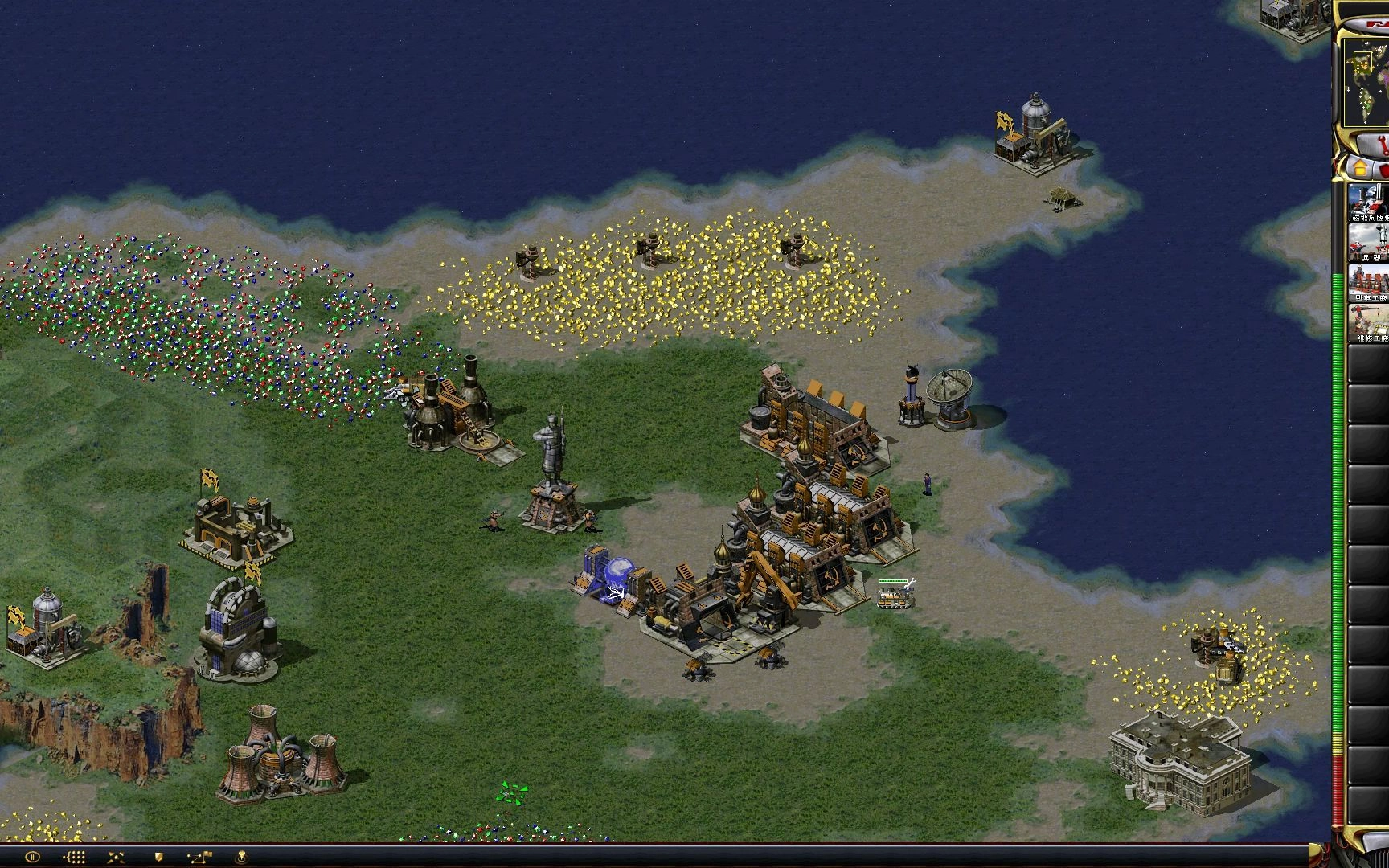Image resolution: width=1389 pixels, height=868 pixels.
Task: Build the Tesla Reactor from the sidebar
Action: point(1369,203)
